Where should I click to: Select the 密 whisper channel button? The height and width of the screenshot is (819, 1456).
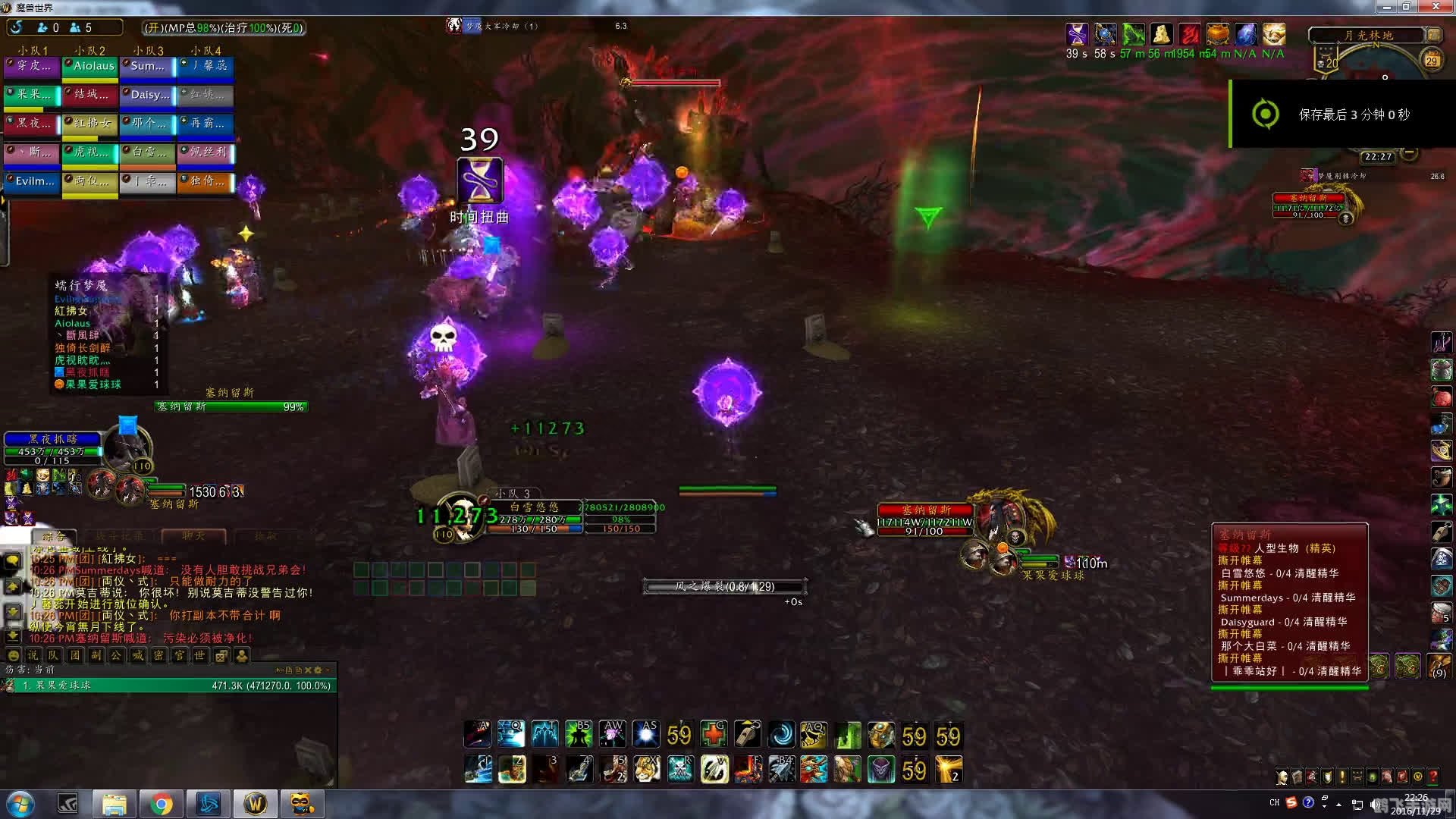[x=158, y=655]
